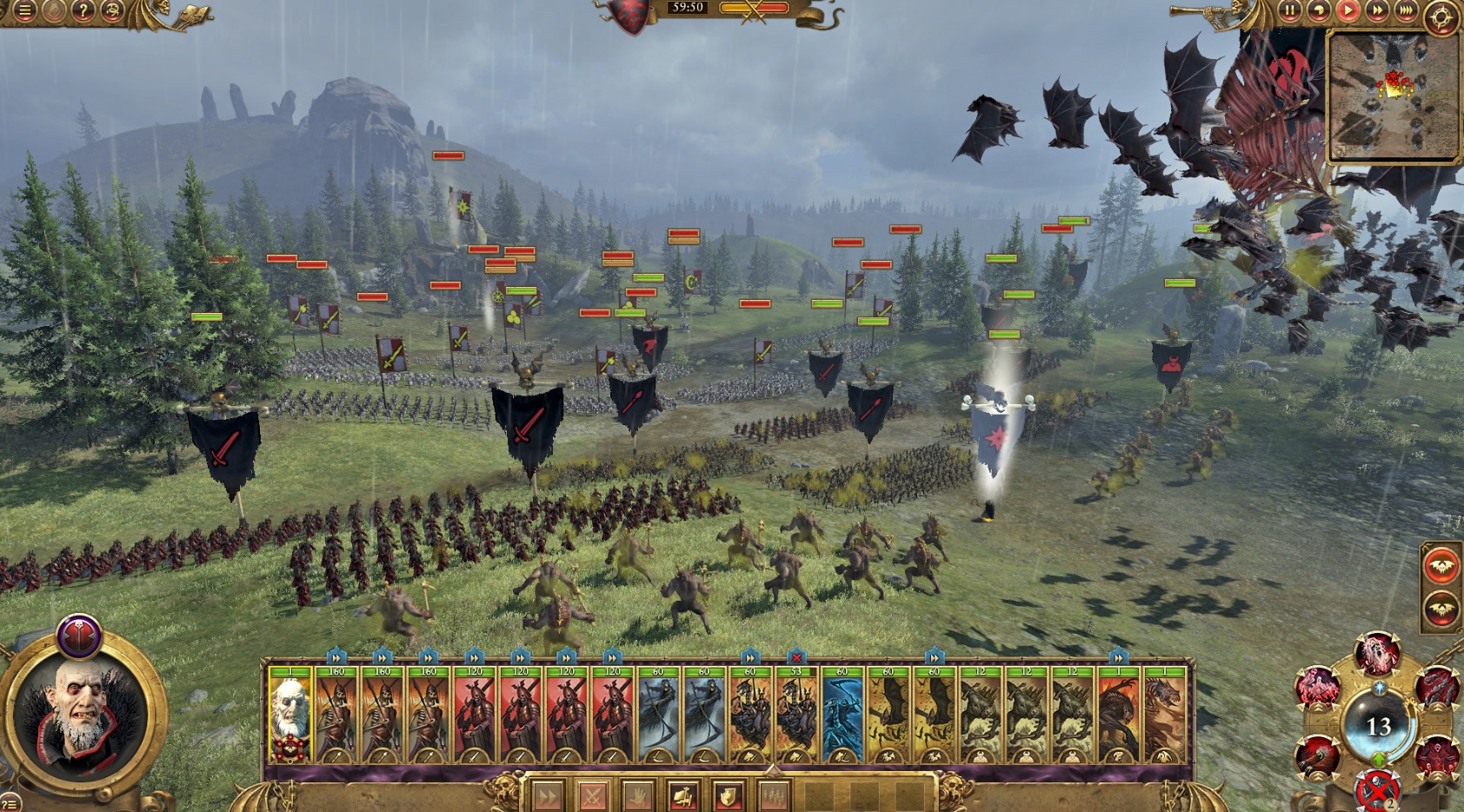This screenshot has height=812, width=1464.
Task: Use the special ability book icon
Action: click(683, 795)
